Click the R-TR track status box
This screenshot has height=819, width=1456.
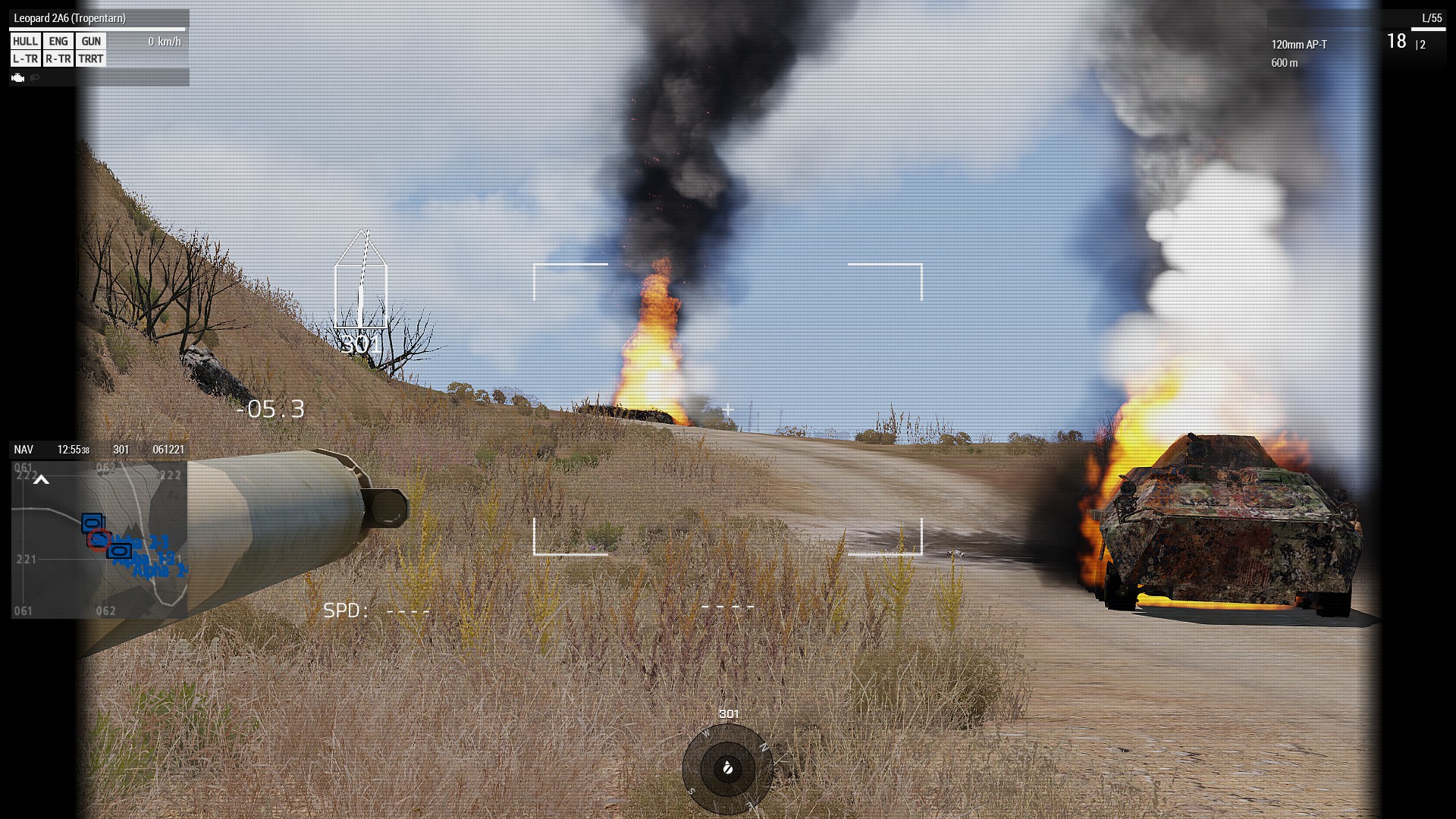pos(58,59)
